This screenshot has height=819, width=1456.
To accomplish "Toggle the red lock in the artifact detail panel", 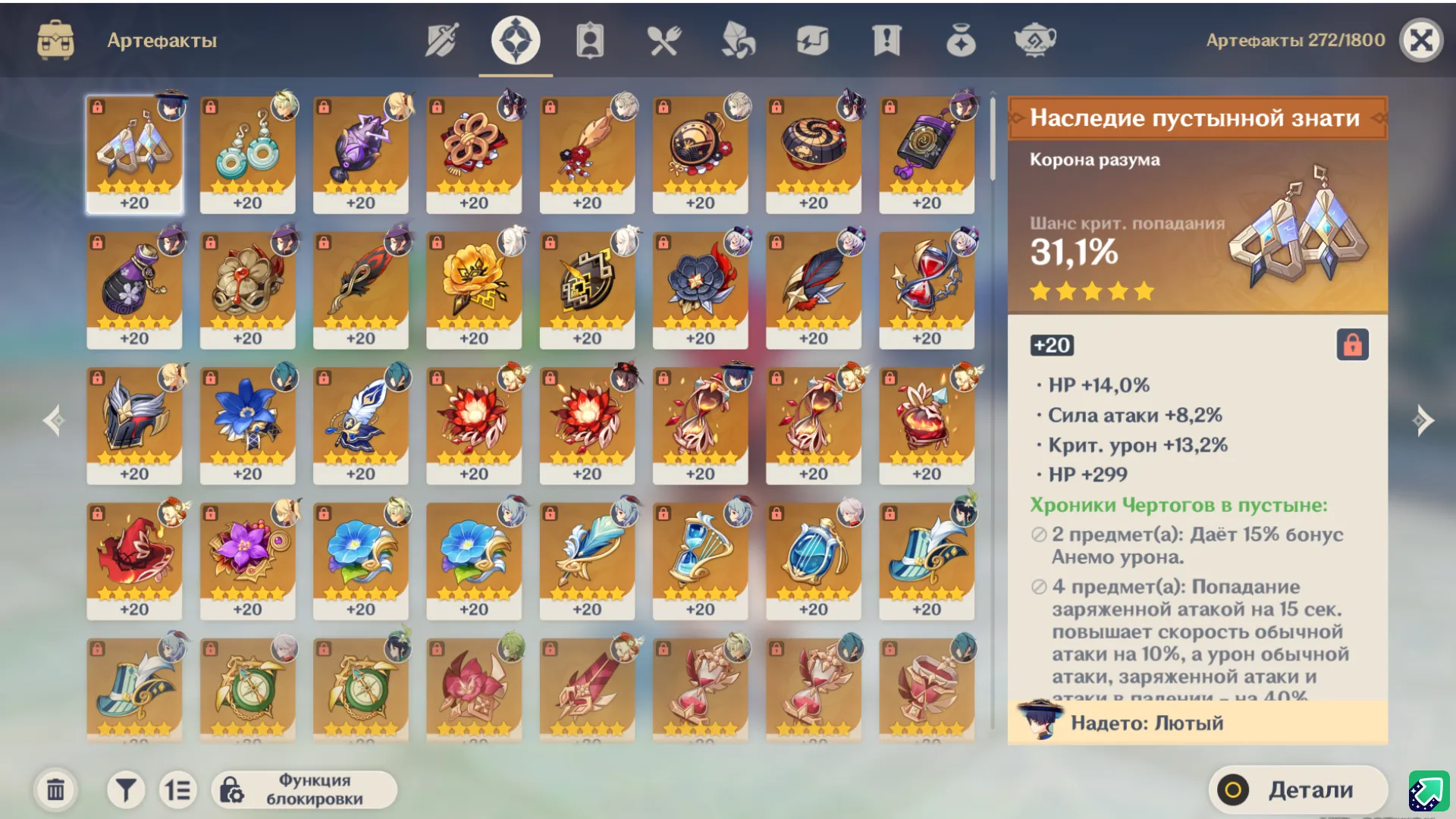I will [x=1354, y=346].
